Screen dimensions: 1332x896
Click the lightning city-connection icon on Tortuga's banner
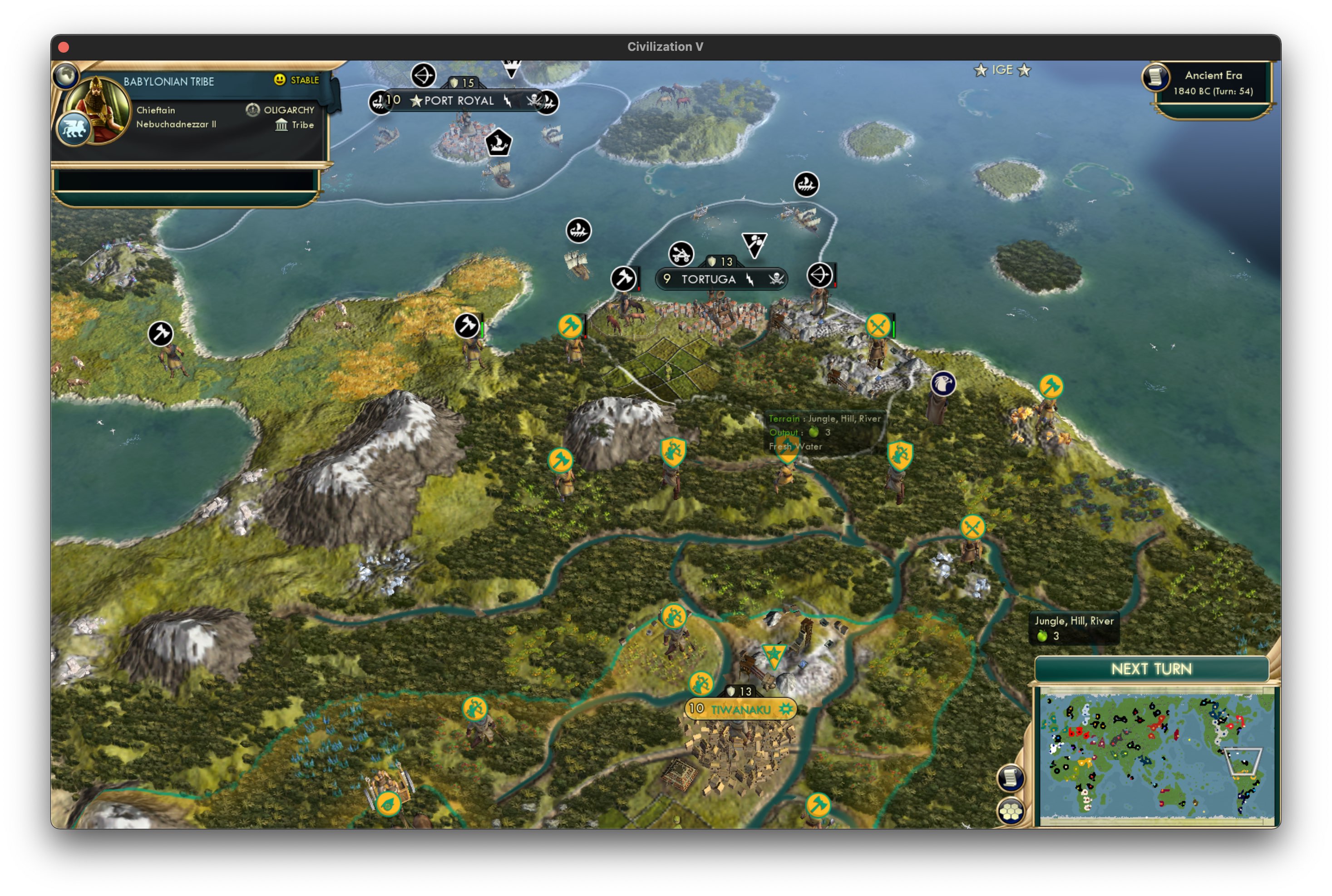749,280
